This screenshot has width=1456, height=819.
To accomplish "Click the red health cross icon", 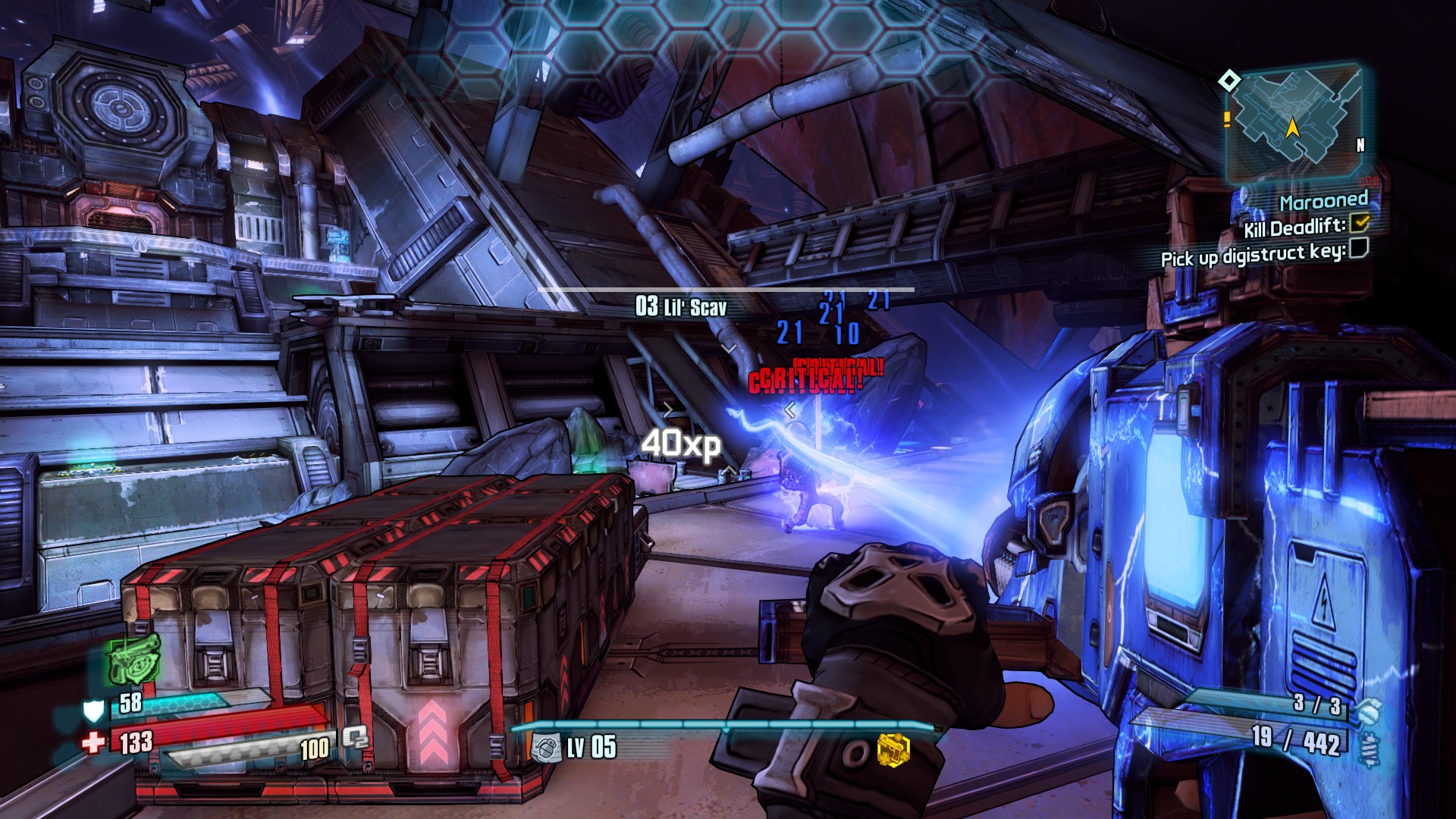I will 93,742.
